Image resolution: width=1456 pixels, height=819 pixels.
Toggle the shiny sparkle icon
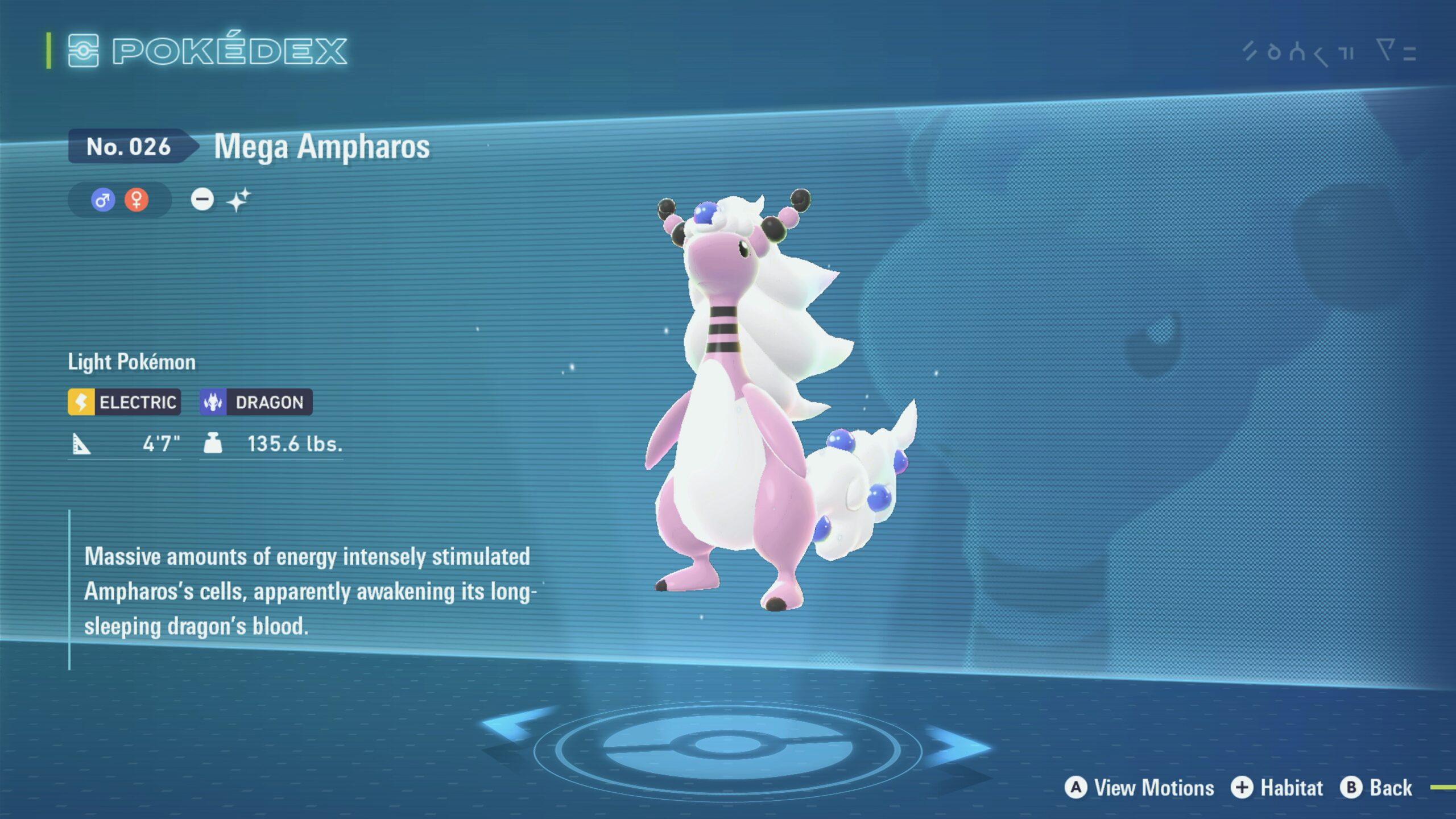[x=238, y=200]
